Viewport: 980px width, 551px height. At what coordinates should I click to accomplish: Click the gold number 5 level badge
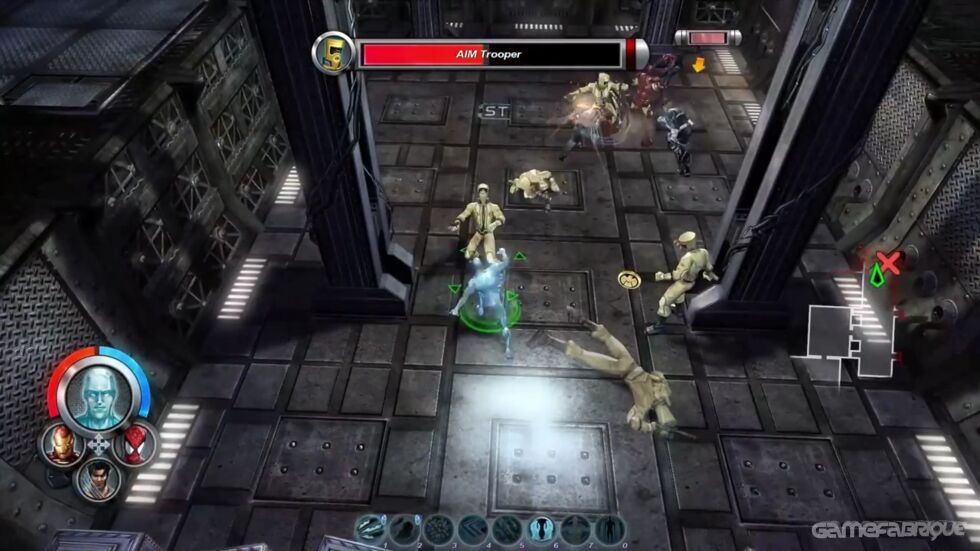(x=332, y=52)
